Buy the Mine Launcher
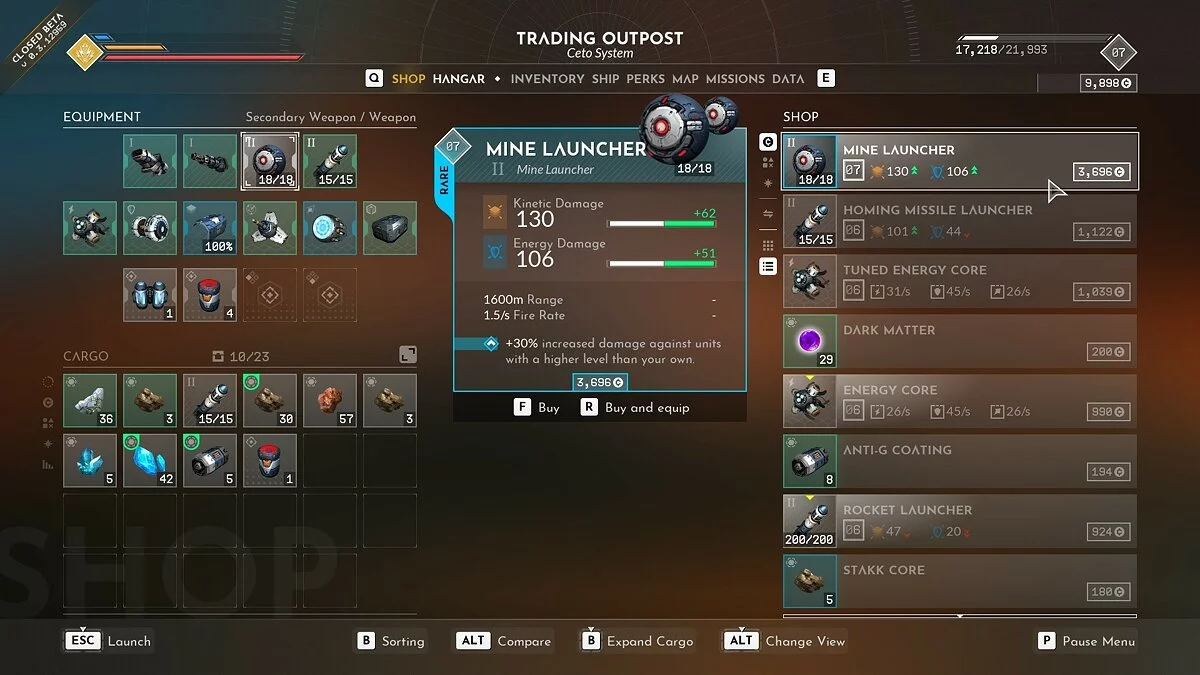The height and width of the screenshot is (675, 1200). (x=537, y=408)
